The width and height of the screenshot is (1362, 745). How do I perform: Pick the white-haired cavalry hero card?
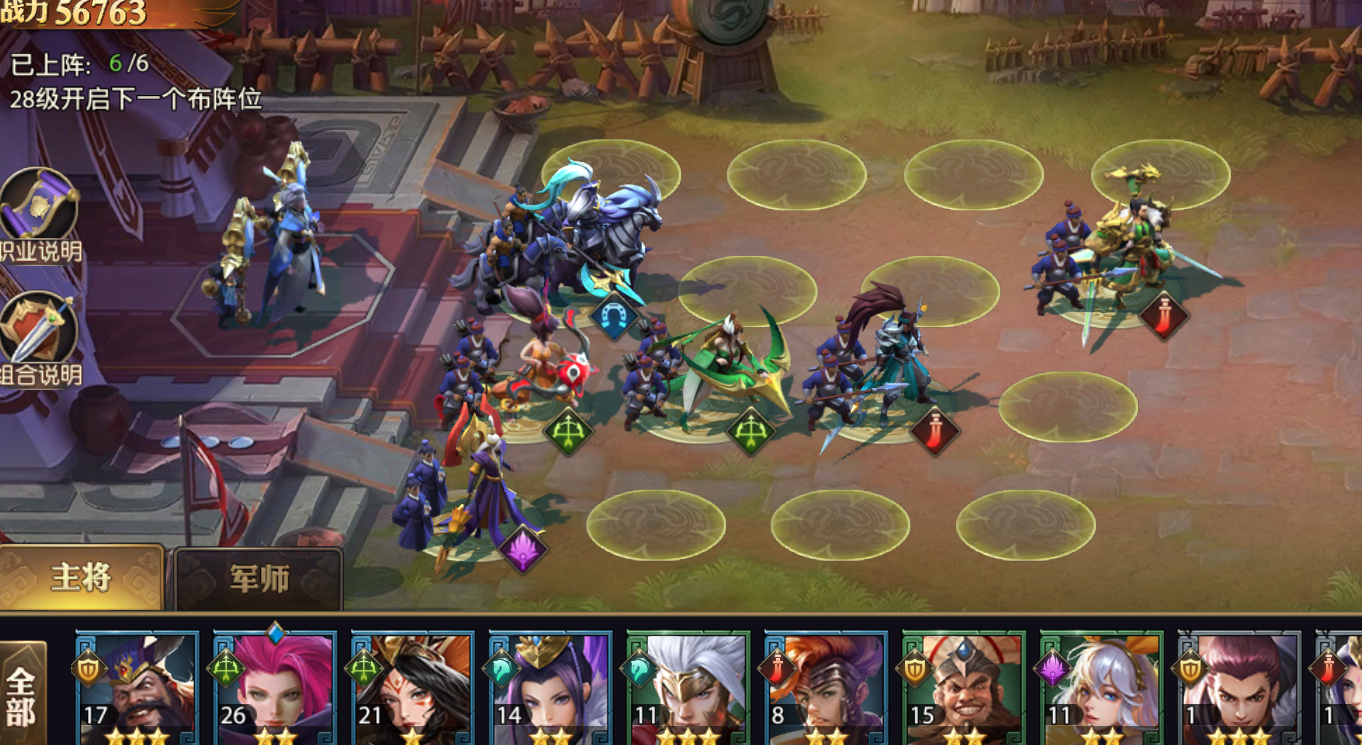click(688, 689)
